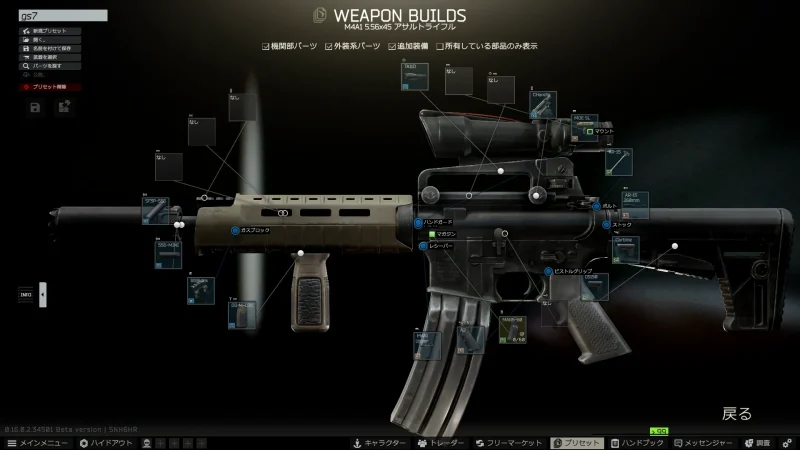
Task: Open the キャラクター (character) tab
Action: tap(379, 442)
